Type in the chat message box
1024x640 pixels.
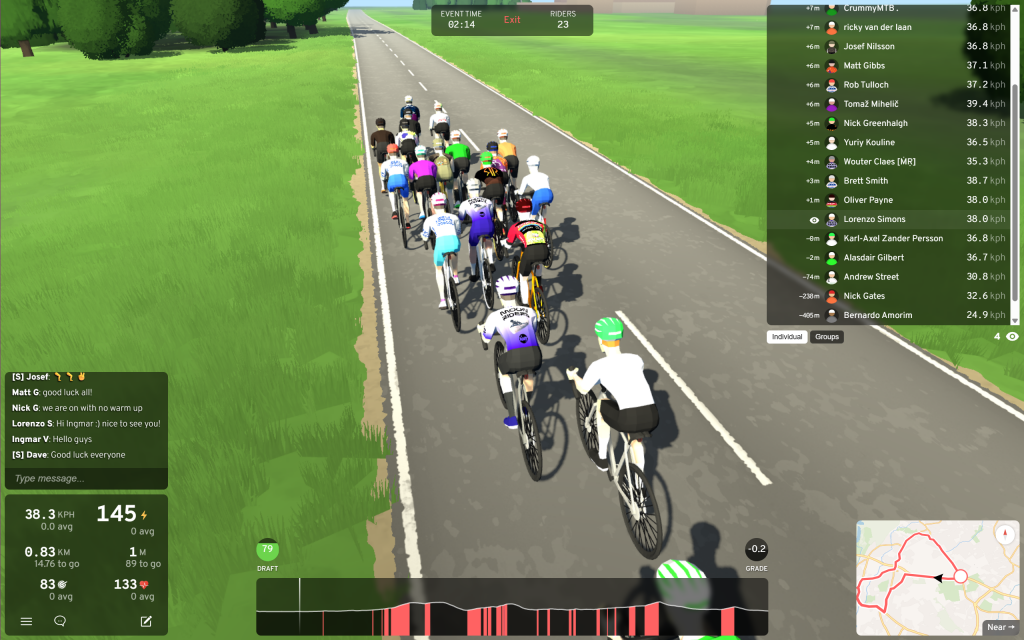[x=85, y=479]
